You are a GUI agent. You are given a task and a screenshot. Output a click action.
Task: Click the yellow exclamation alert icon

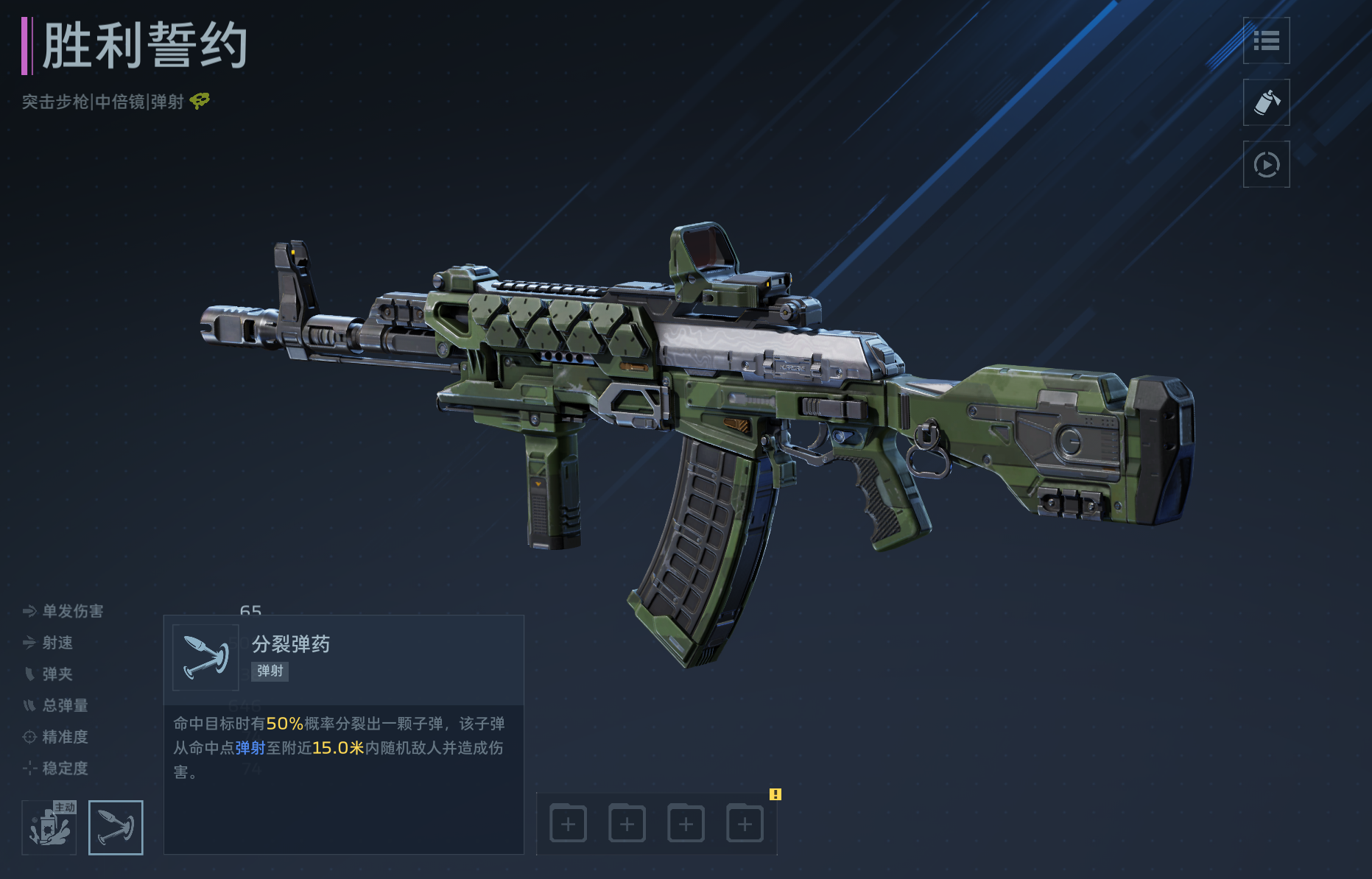(x=775, y=794)
